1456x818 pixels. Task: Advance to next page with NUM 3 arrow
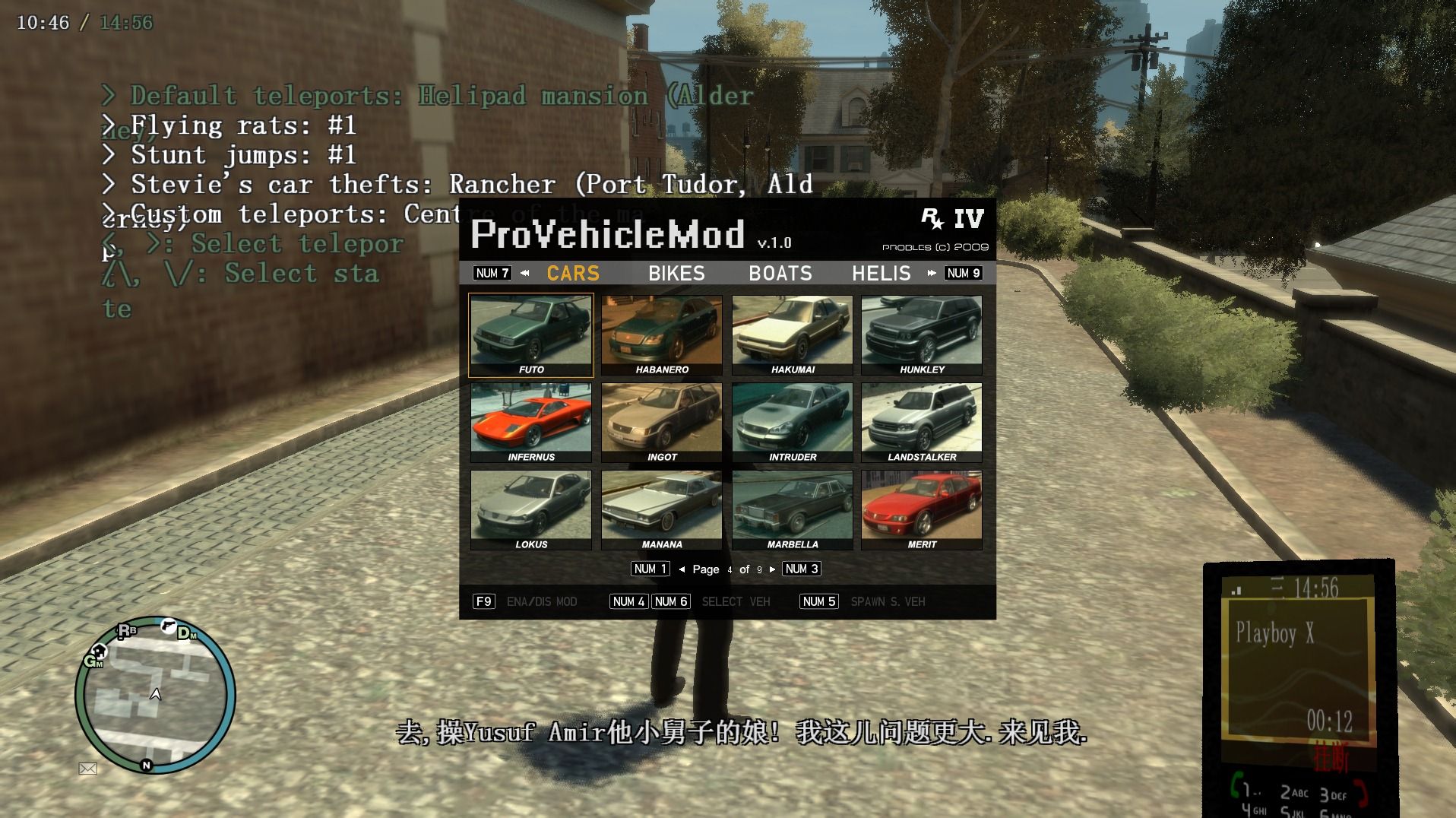pos(801,569)
